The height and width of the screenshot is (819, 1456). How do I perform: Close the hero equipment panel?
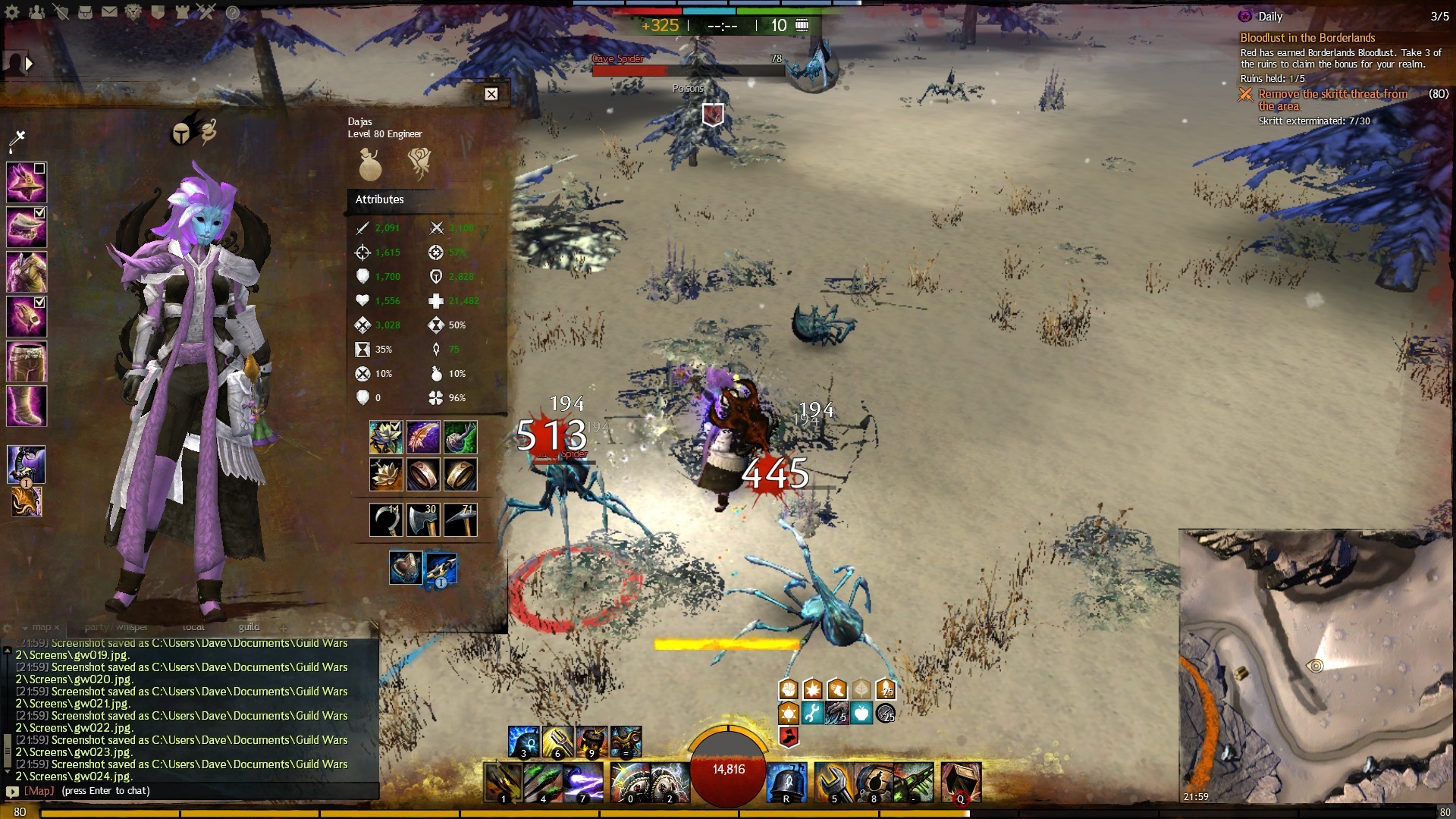tap(491, 94)
